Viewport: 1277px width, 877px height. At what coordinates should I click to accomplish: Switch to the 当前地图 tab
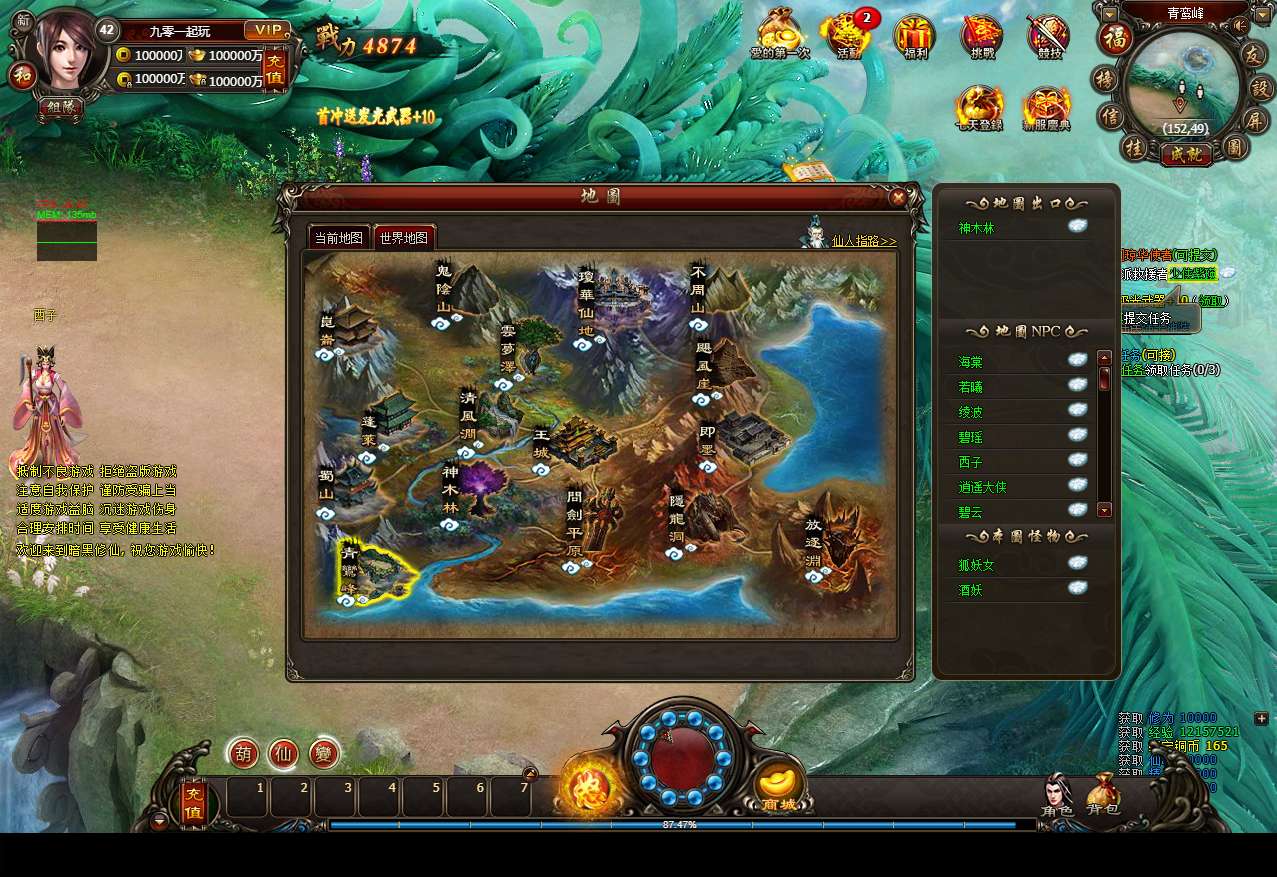coord(338,238)
